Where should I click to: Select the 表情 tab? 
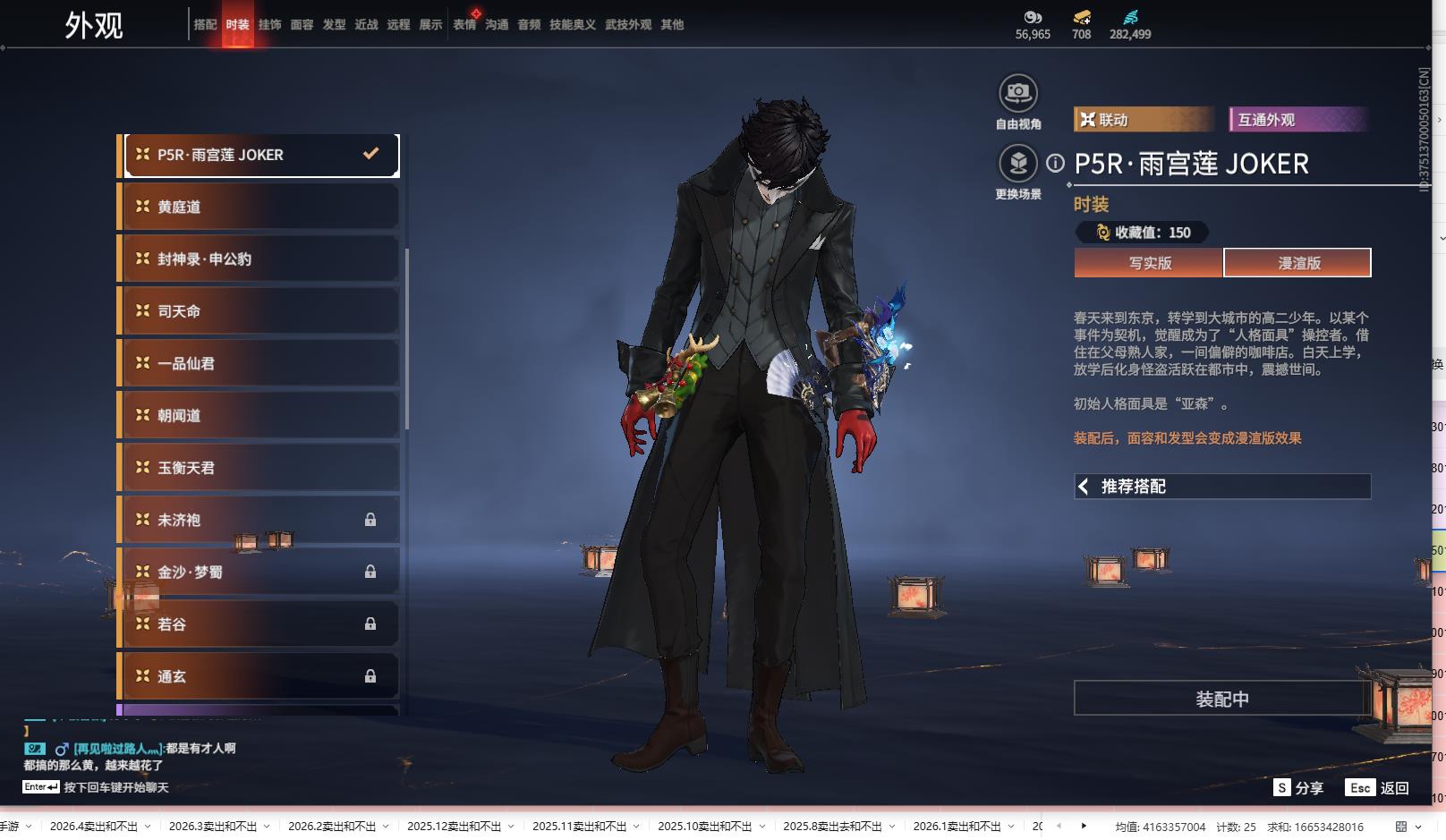coord(464,25)
